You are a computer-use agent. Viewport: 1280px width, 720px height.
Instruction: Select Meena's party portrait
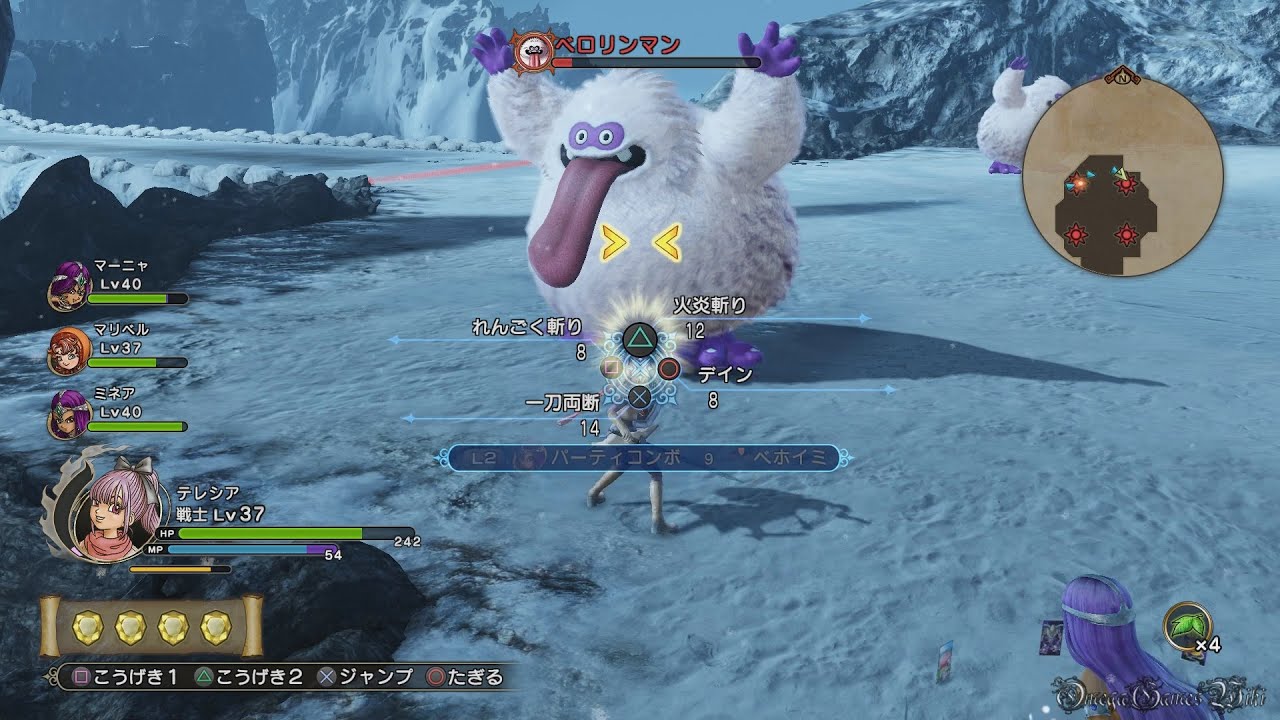pos(69,414)
